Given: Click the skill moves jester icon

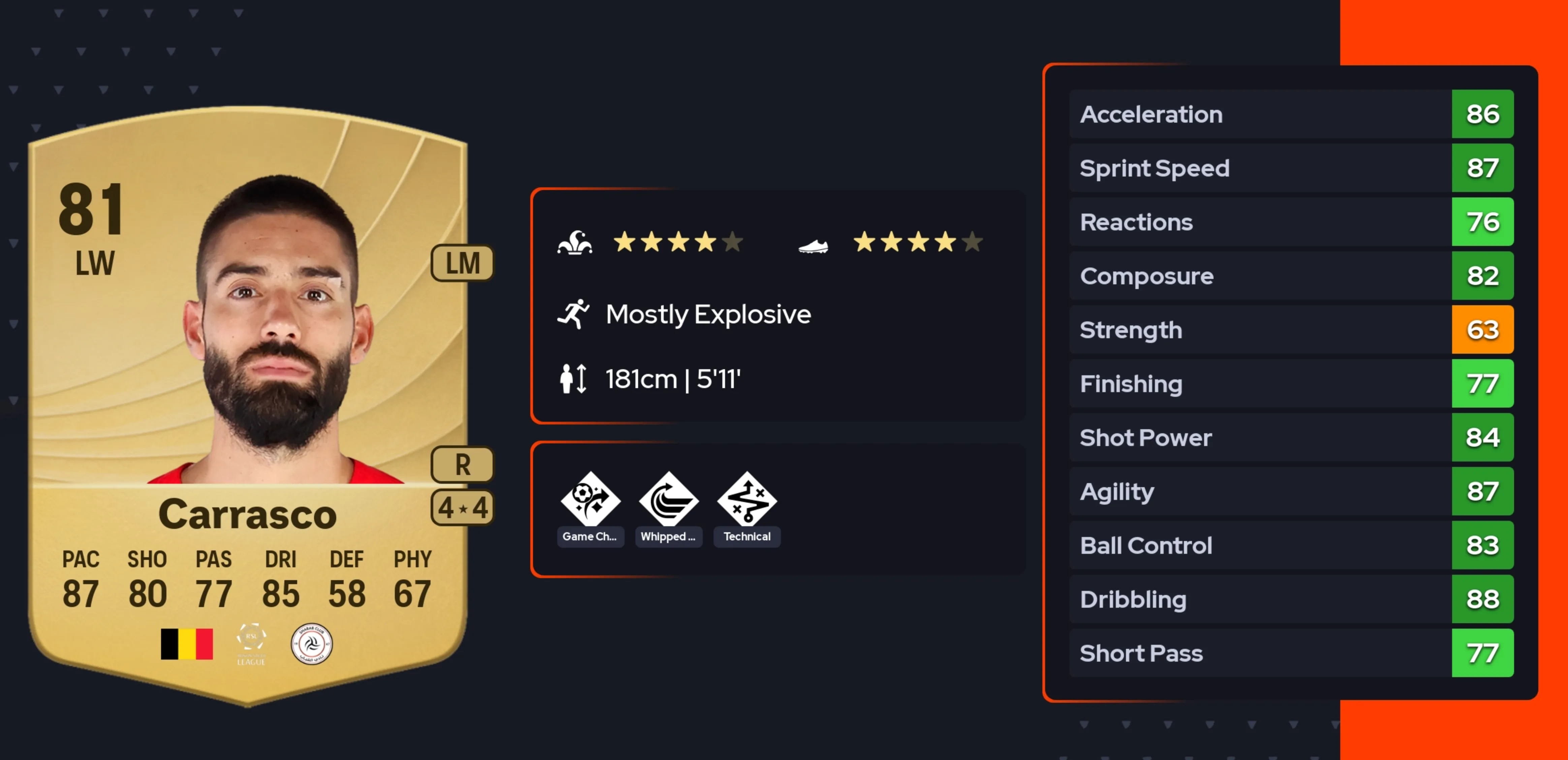Looking at the screenshot, I should point(575,242).
